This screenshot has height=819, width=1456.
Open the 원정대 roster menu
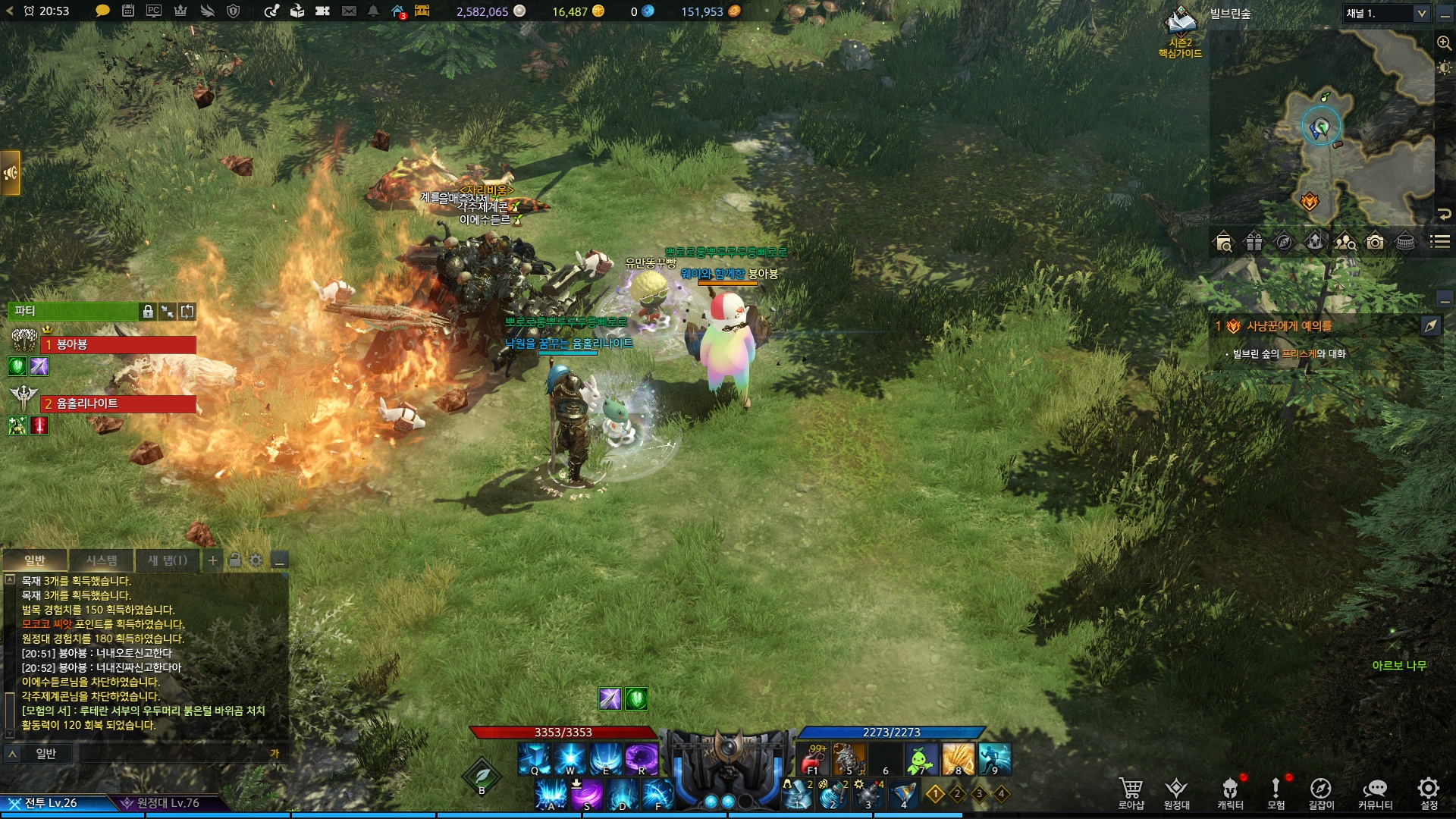(1176, 792)
